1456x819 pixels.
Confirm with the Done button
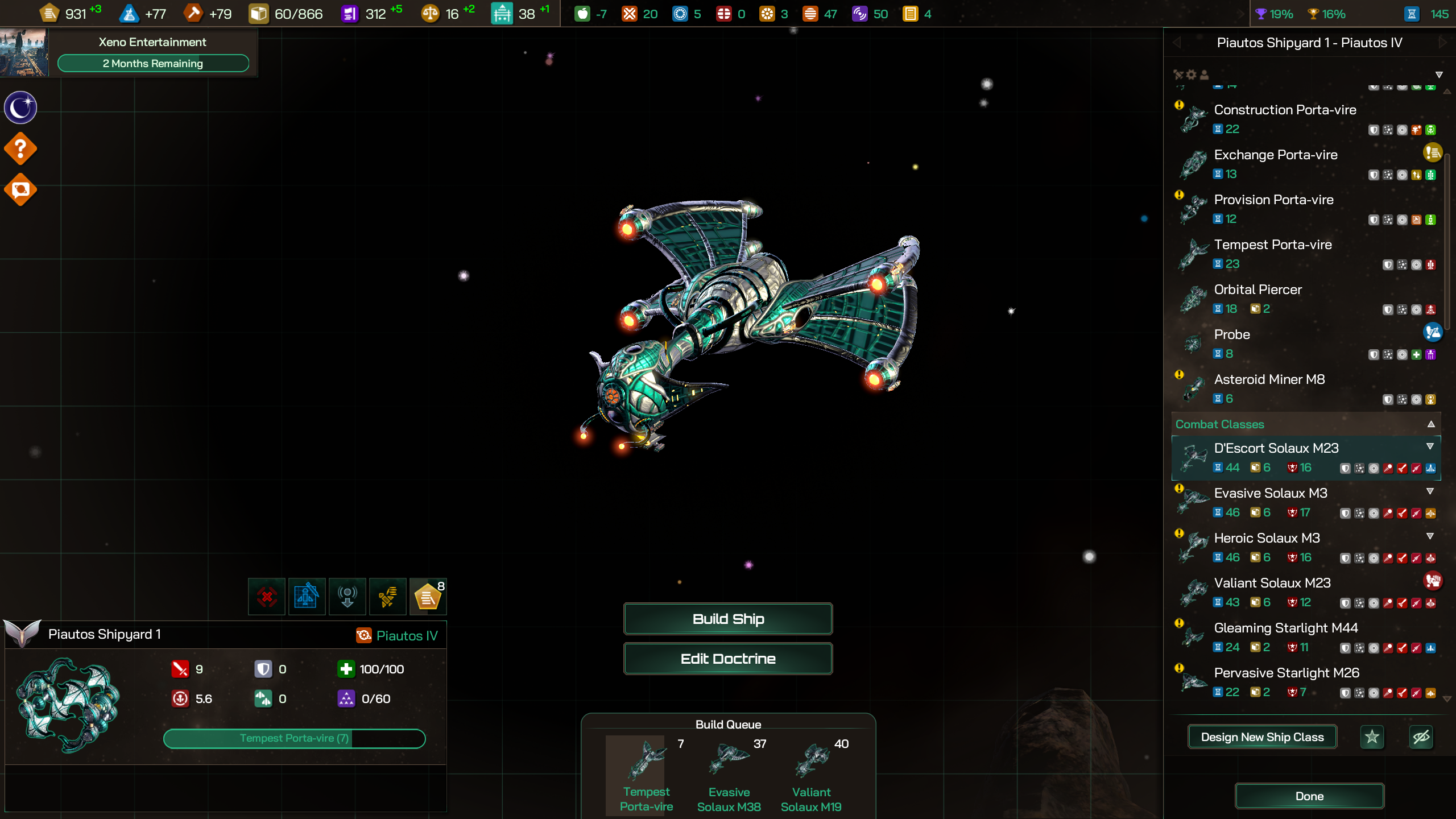[1309, 796]
